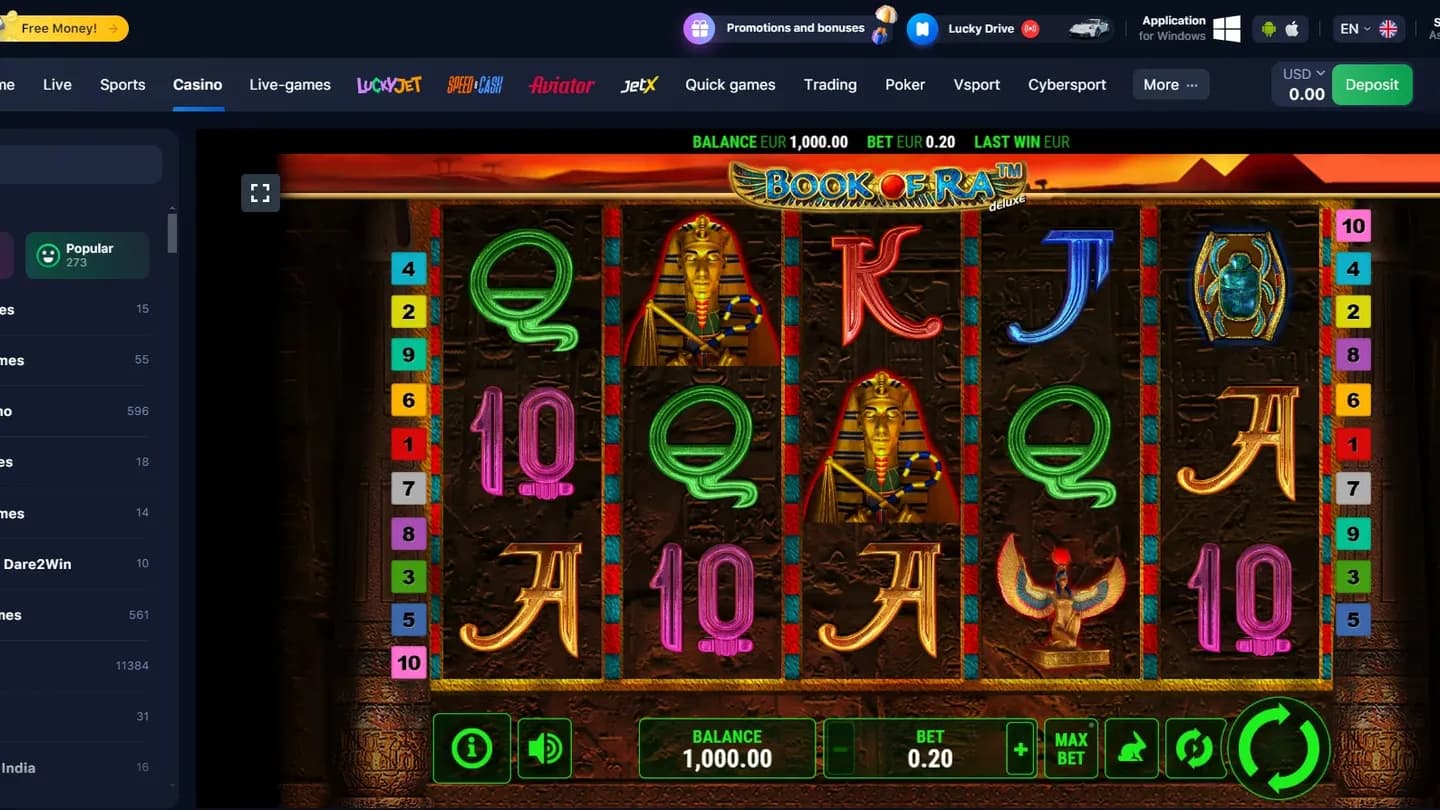Click the green Deposit button
This screenshot has width=1440, height=810.
point(1372,84)
